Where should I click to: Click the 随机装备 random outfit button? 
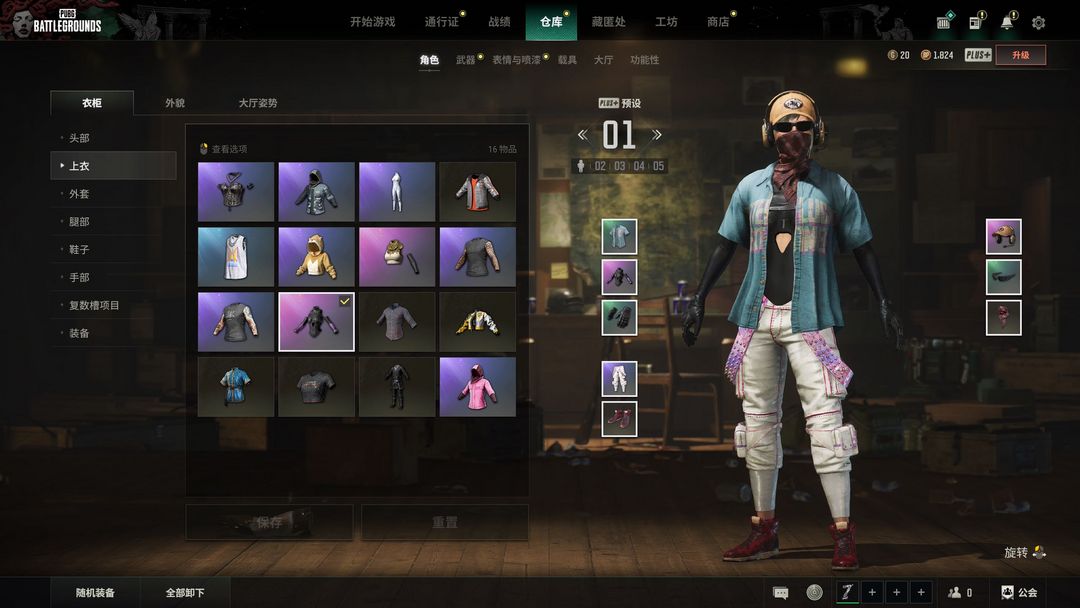click(x=96, y=593)
